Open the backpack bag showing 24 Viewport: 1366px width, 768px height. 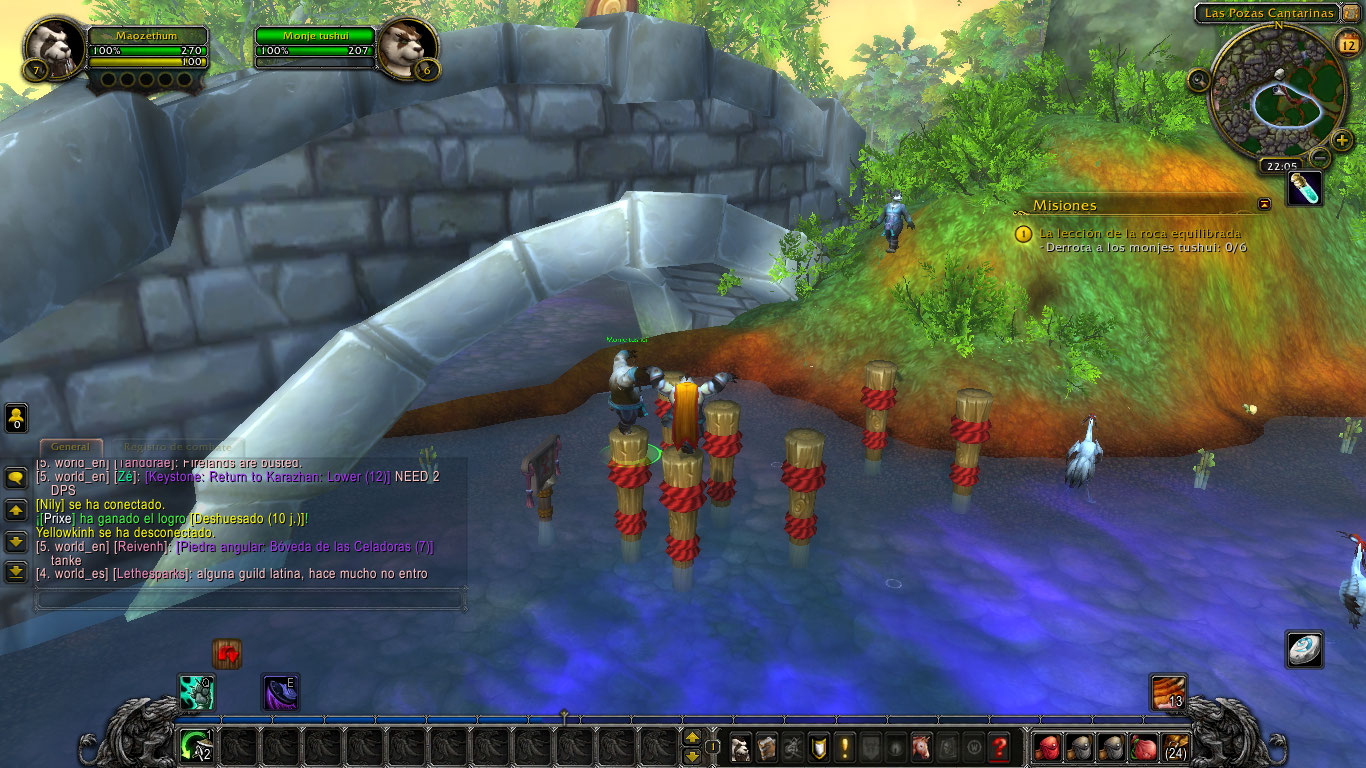point(1176,747)
